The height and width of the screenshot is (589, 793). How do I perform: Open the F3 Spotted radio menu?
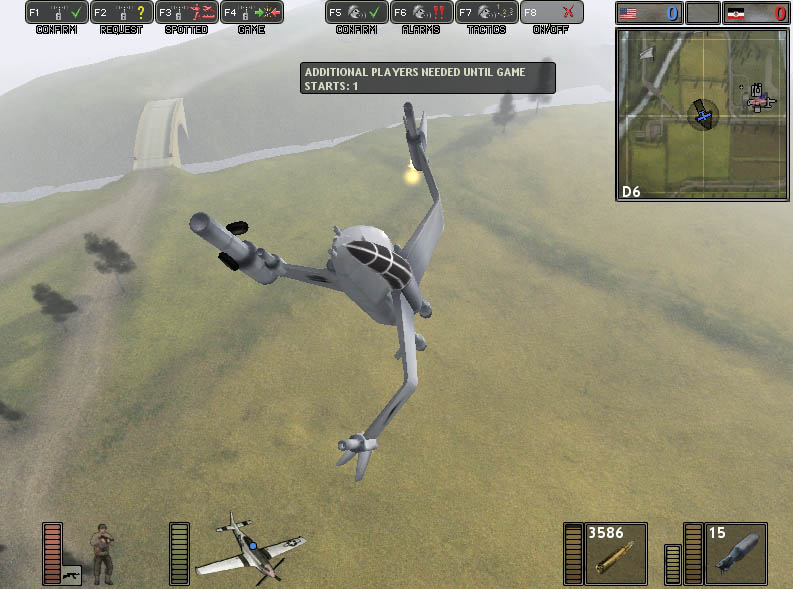click(186, 13)
